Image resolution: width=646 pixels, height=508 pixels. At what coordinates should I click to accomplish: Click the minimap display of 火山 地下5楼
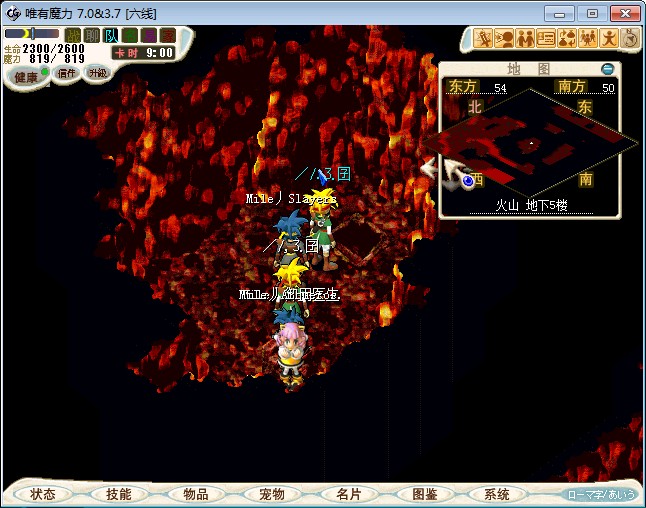click(x=540, y=145)
